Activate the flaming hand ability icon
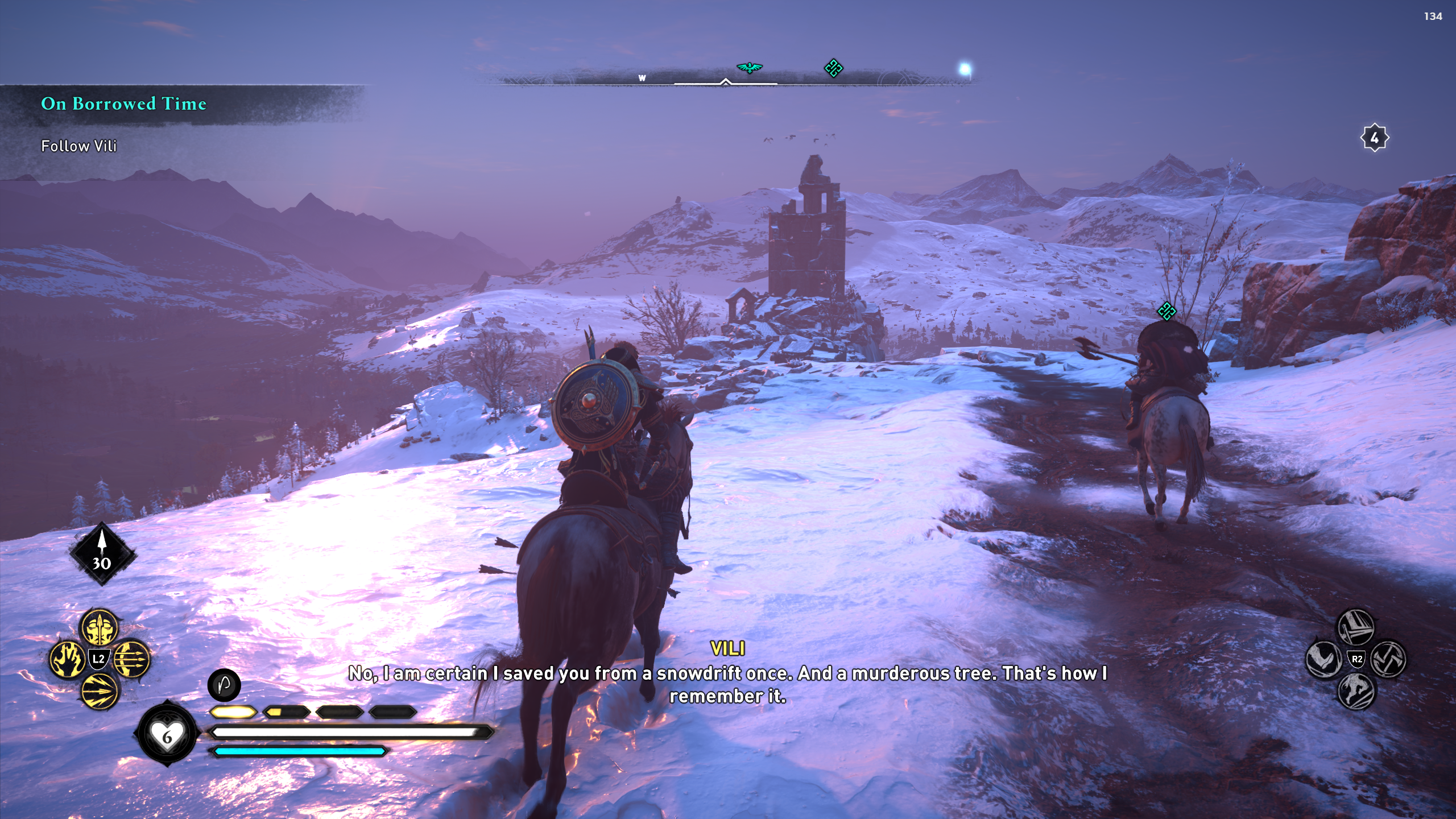 67,659
